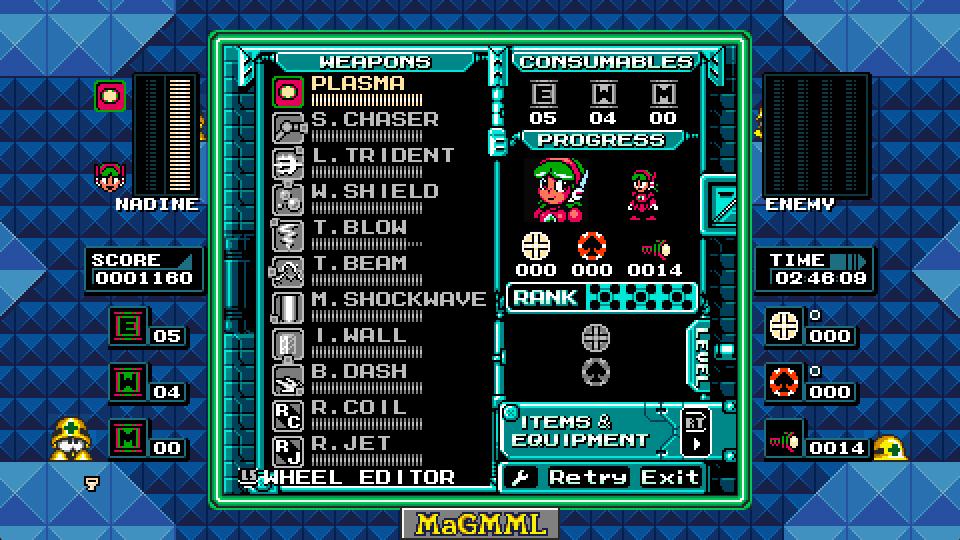Choose M.SHOCKWAVE in the weapons list
Image resolution: width=960 pixels, height=540 pixels.
(398, 300)
